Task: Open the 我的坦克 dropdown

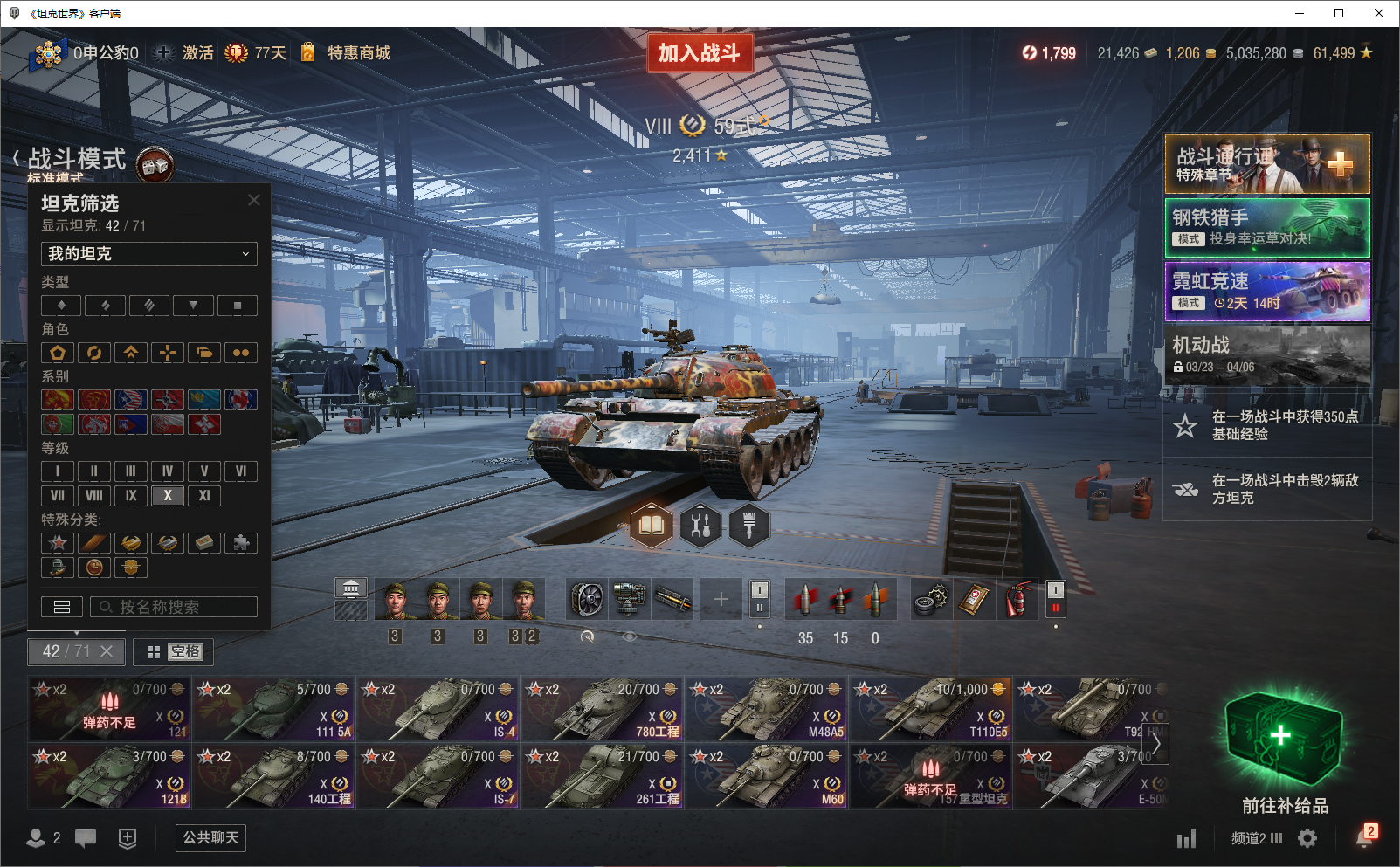Action: click(149, 254)
